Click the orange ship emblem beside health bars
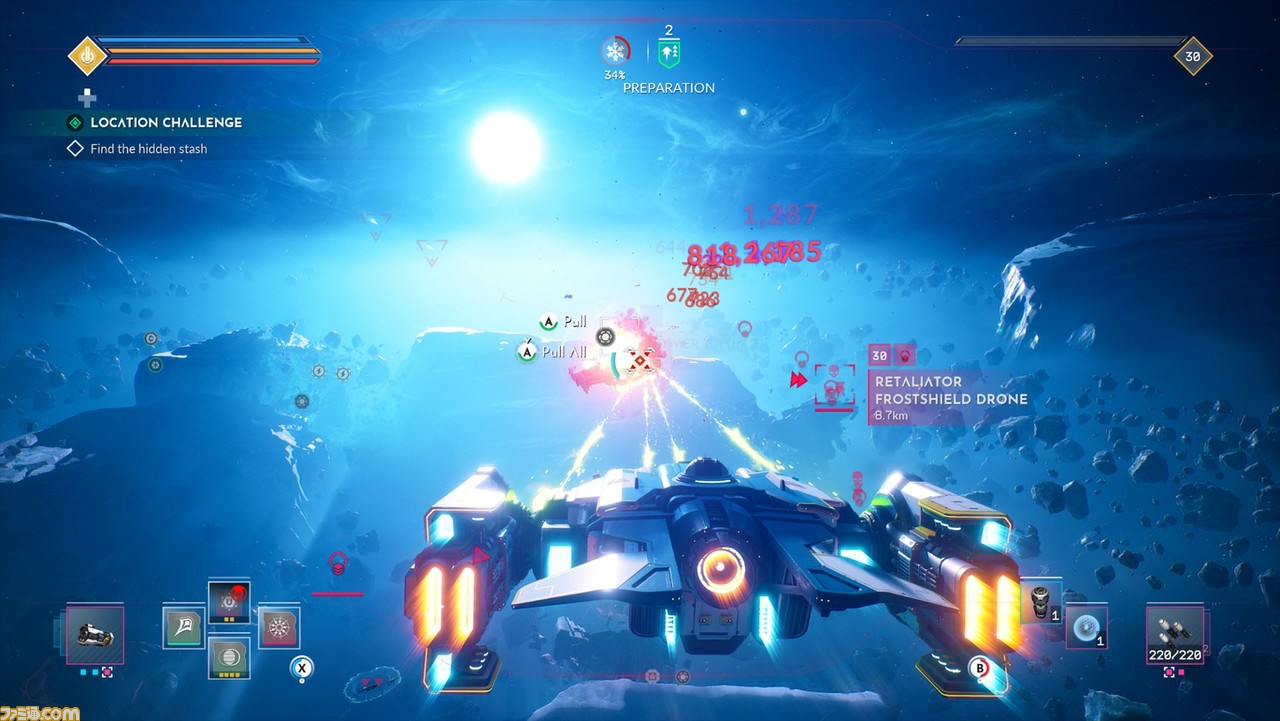This screenshot has height=721, width=1280. coord(87,55)
